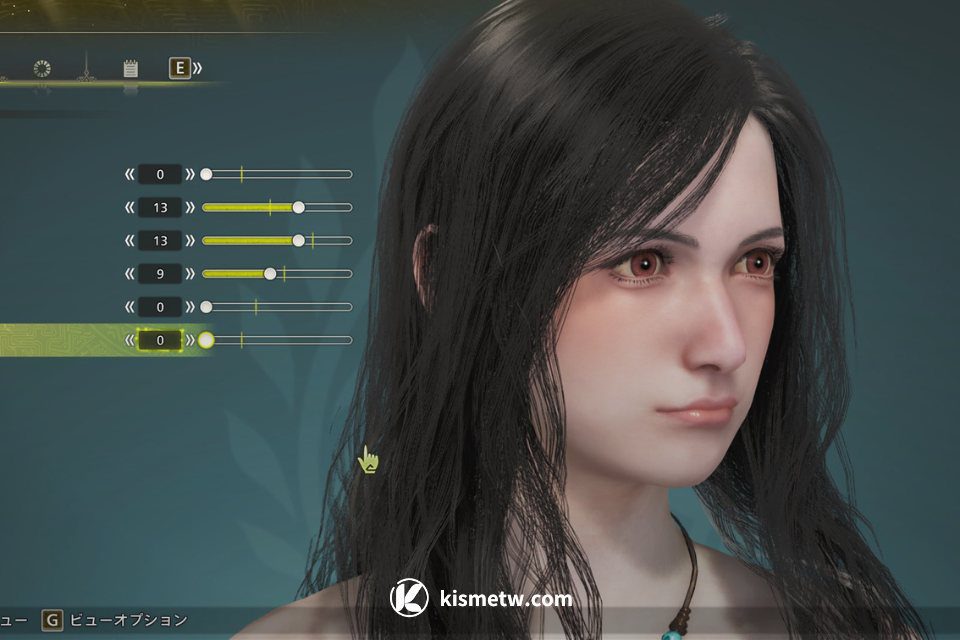The image size is (960, 640).
Task: Select the highlighted value box showing 0
Action: pos(160,340)
